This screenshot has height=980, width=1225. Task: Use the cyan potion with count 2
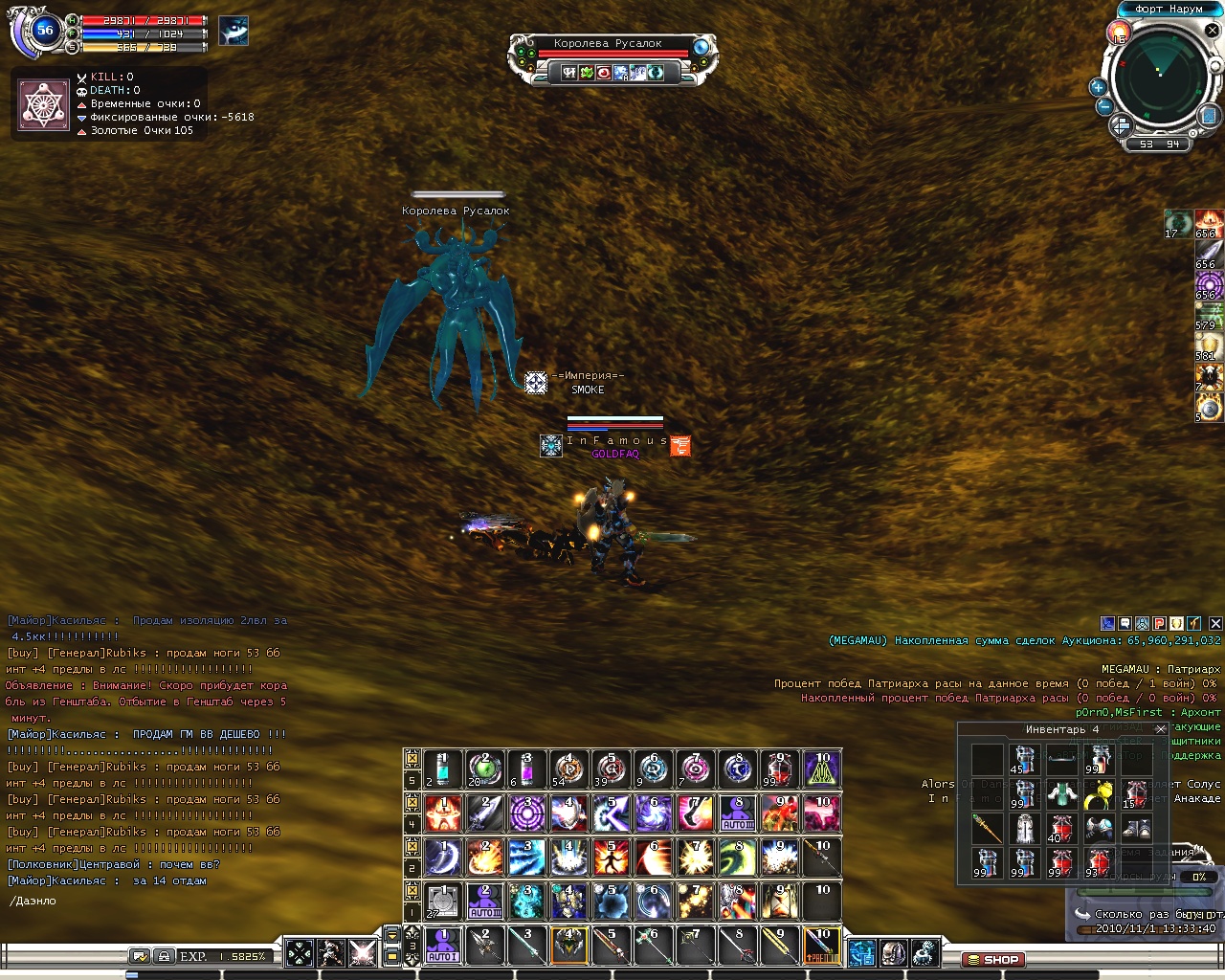(x=442, y=768)
